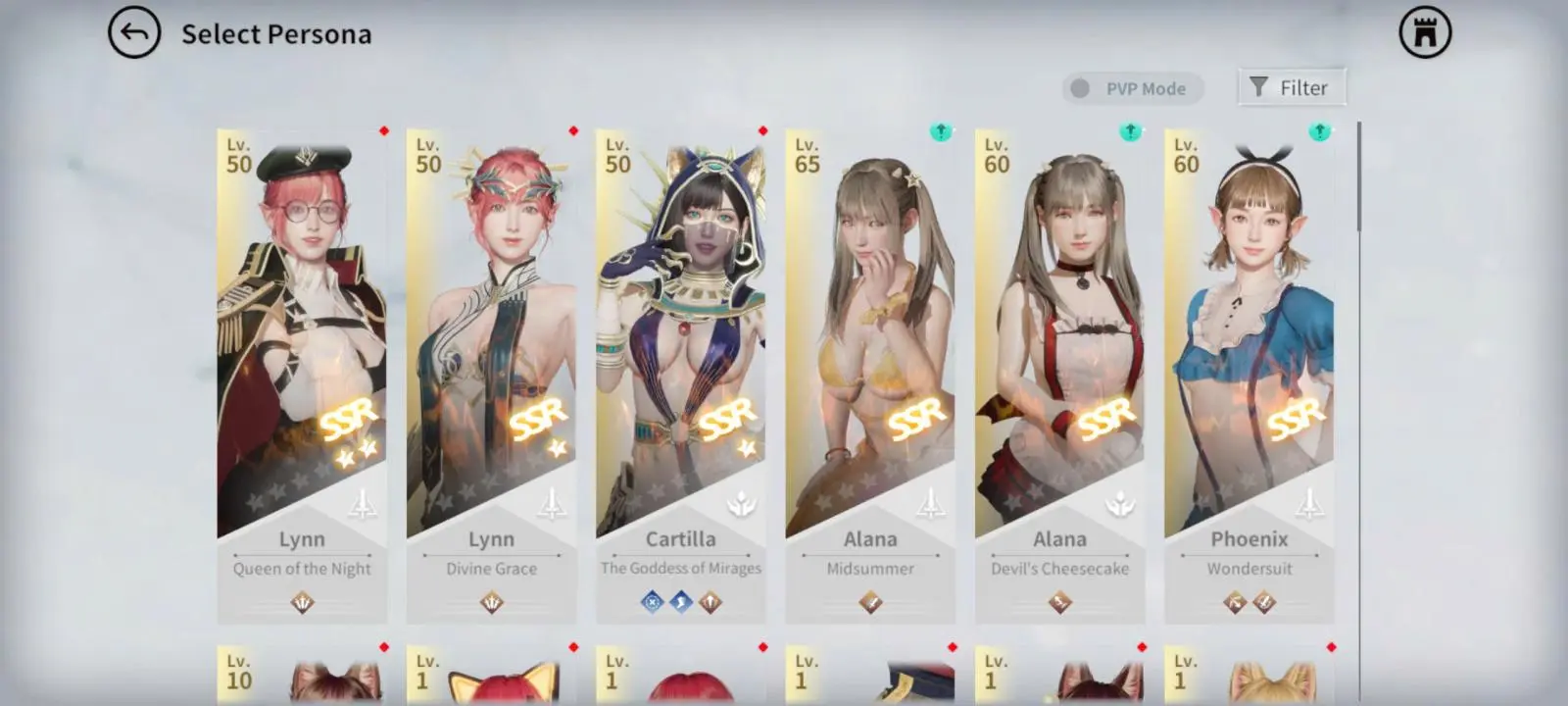Toggle PVP Mode switch
1568x706 pixels.
[x=1082, y=88]
